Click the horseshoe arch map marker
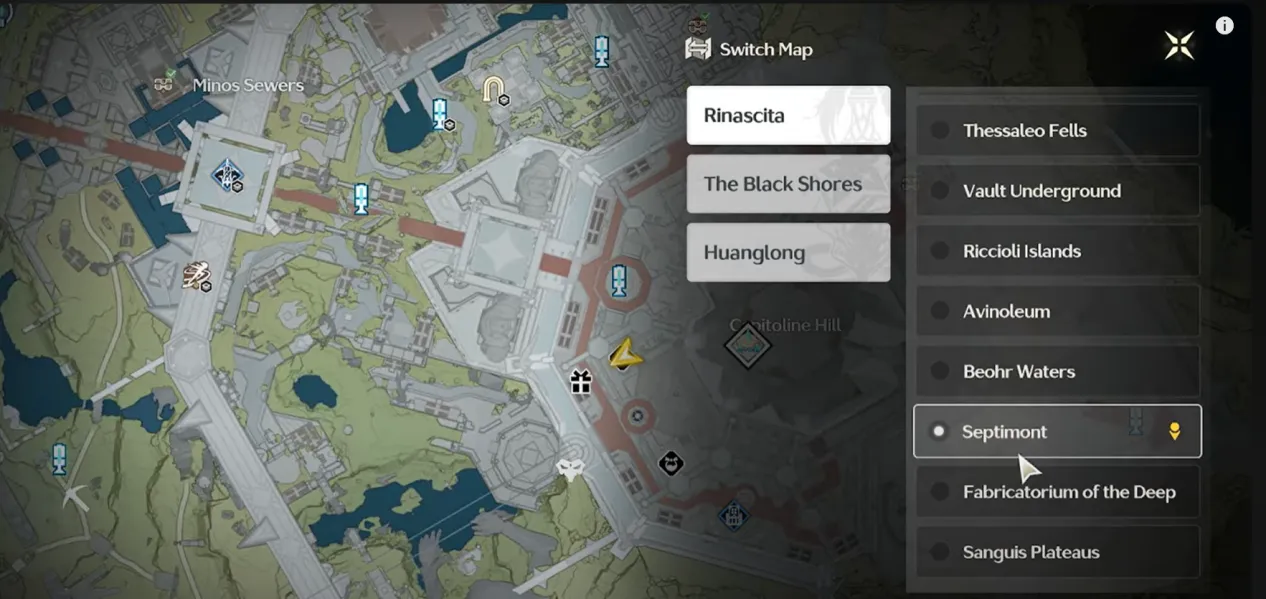 coord(493,90)
